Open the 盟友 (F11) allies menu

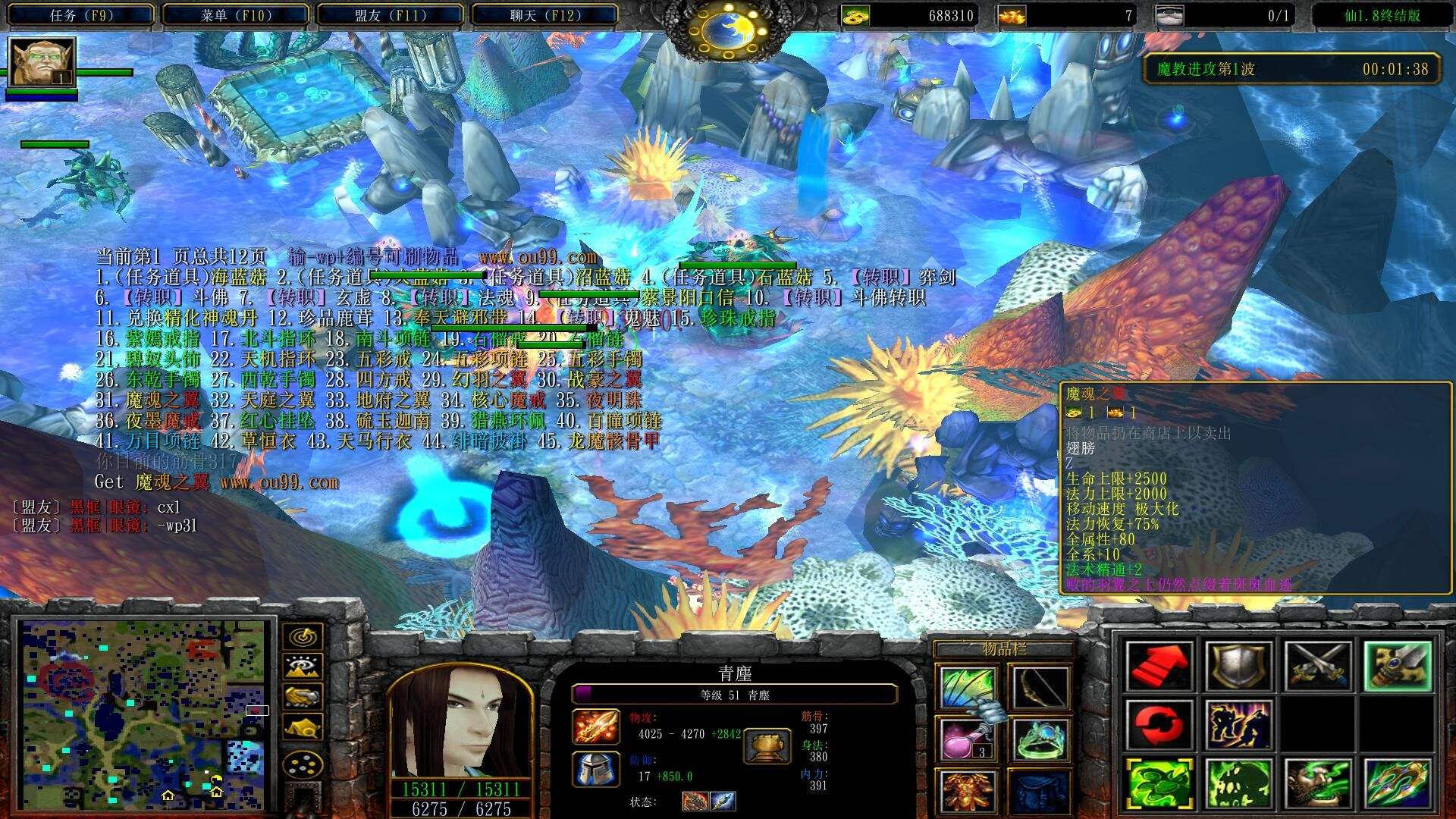pyautogui.click(x=391, y=15)
